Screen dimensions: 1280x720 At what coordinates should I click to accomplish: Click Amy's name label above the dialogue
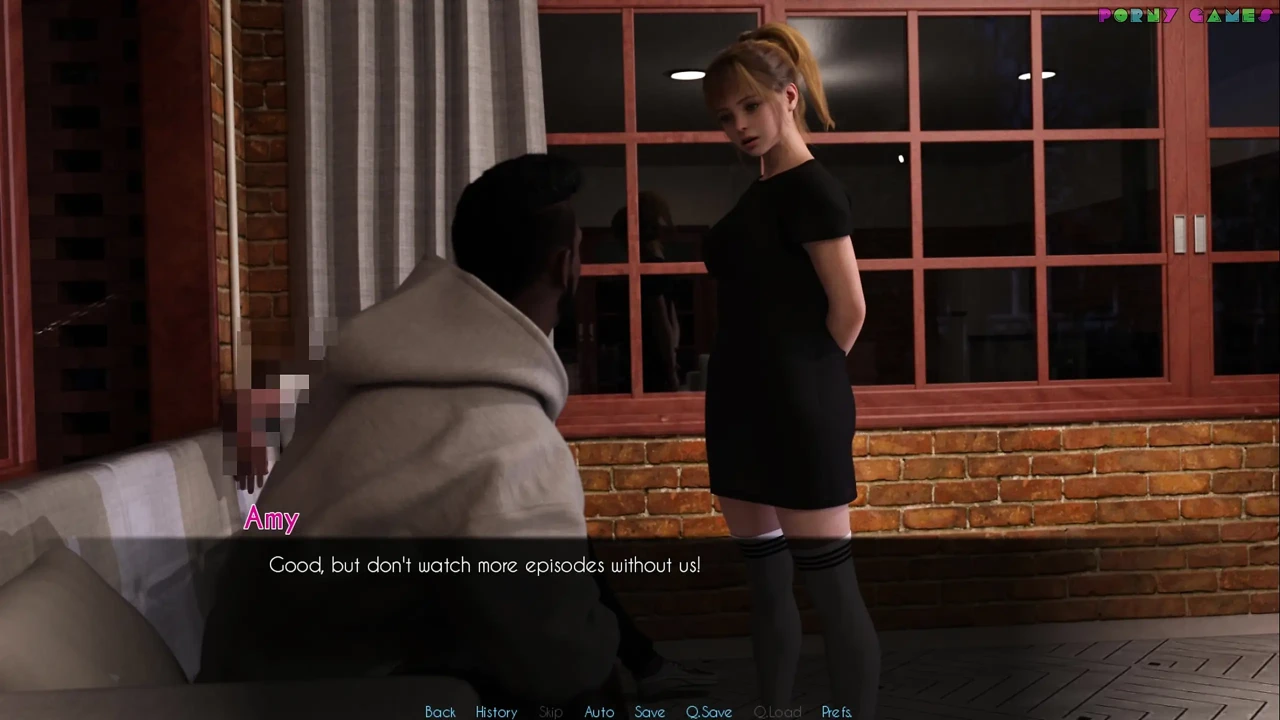pyautogui.click(x=271, y=518)
